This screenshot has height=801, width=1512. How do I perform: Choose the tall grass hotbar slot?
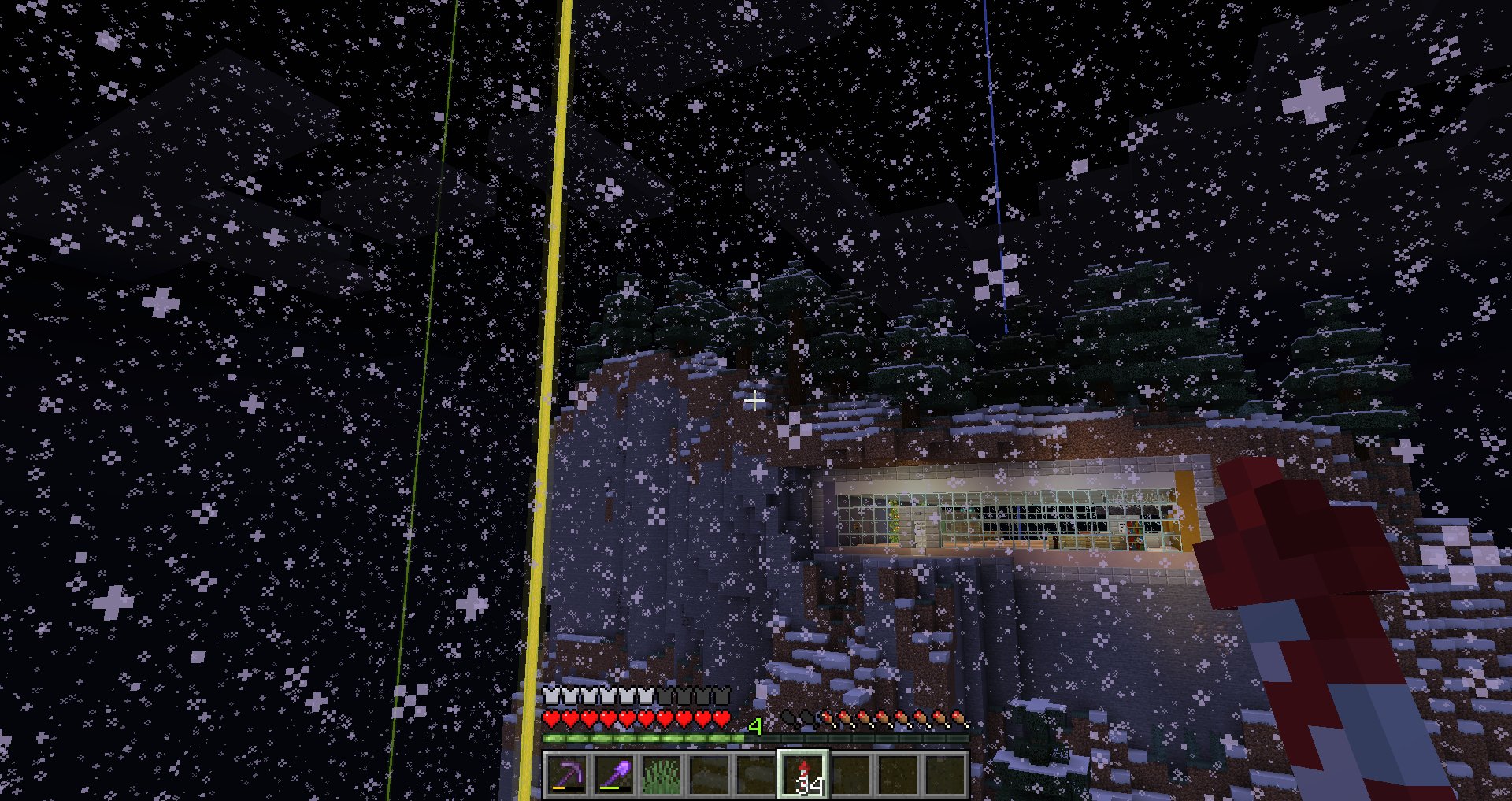click(x=661, y=774)
